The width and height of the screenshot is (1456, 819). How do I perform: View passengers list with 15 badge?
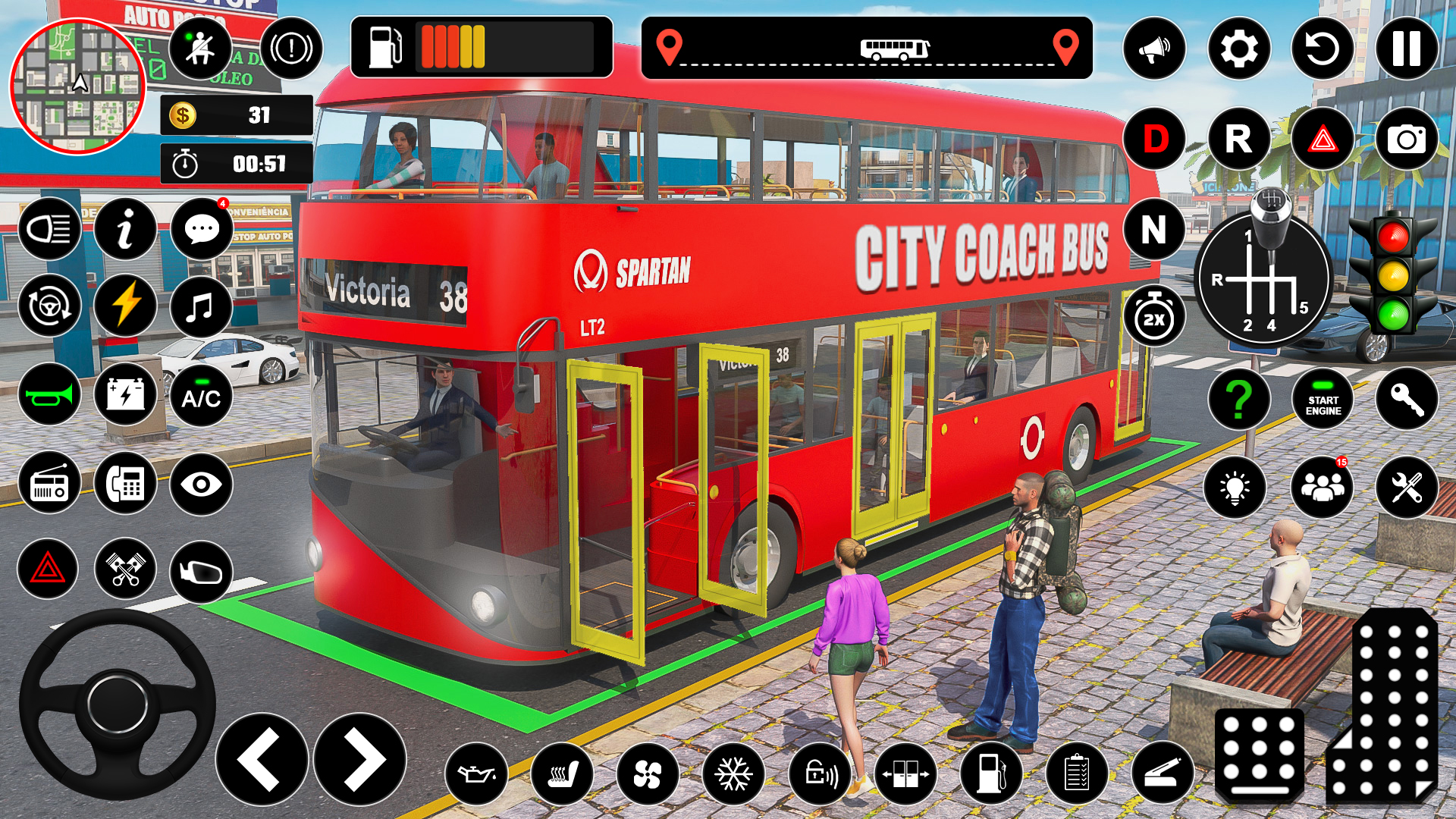[1323, 486]
